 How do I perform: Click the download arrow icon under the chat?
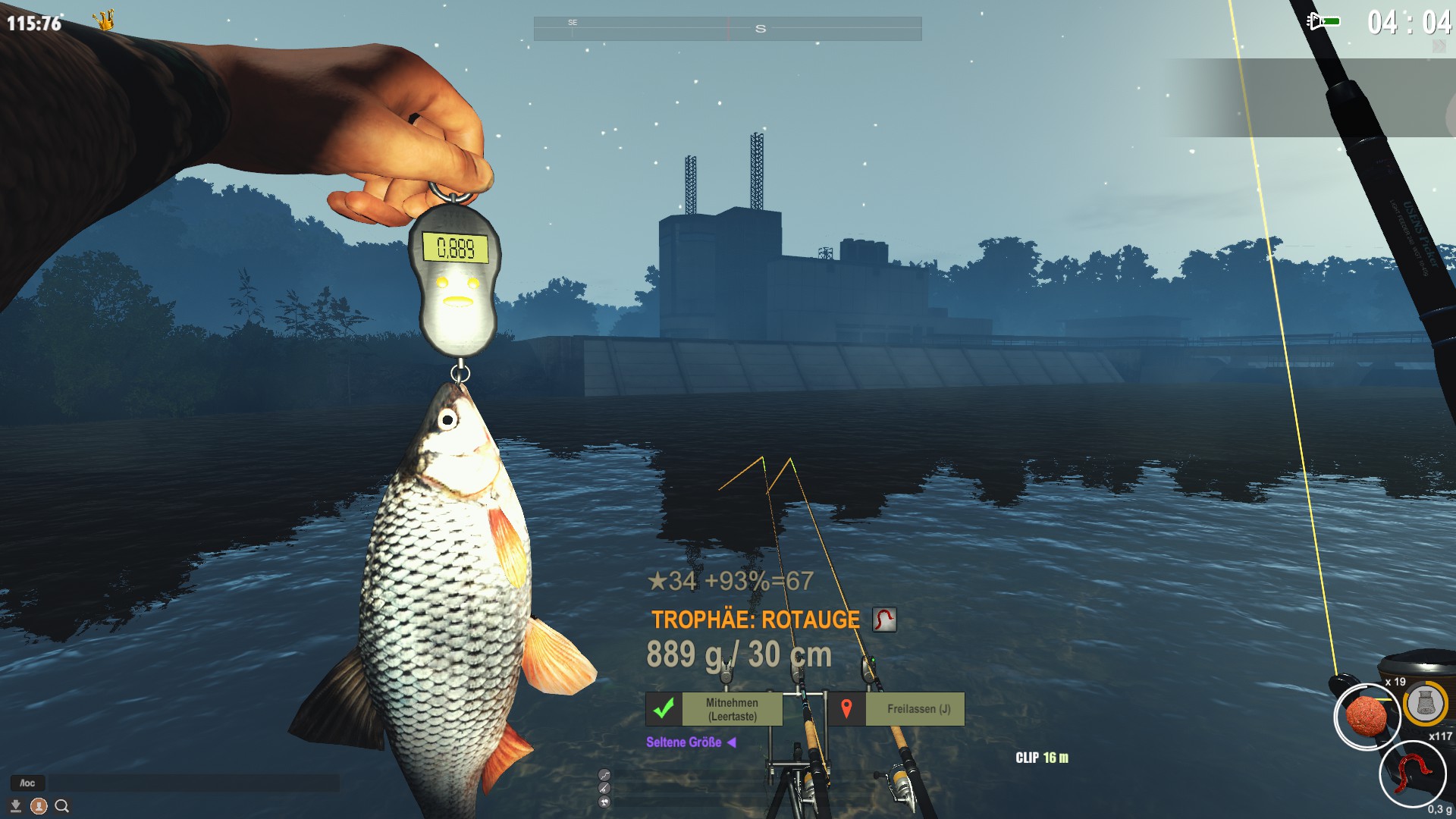point(15,805)
